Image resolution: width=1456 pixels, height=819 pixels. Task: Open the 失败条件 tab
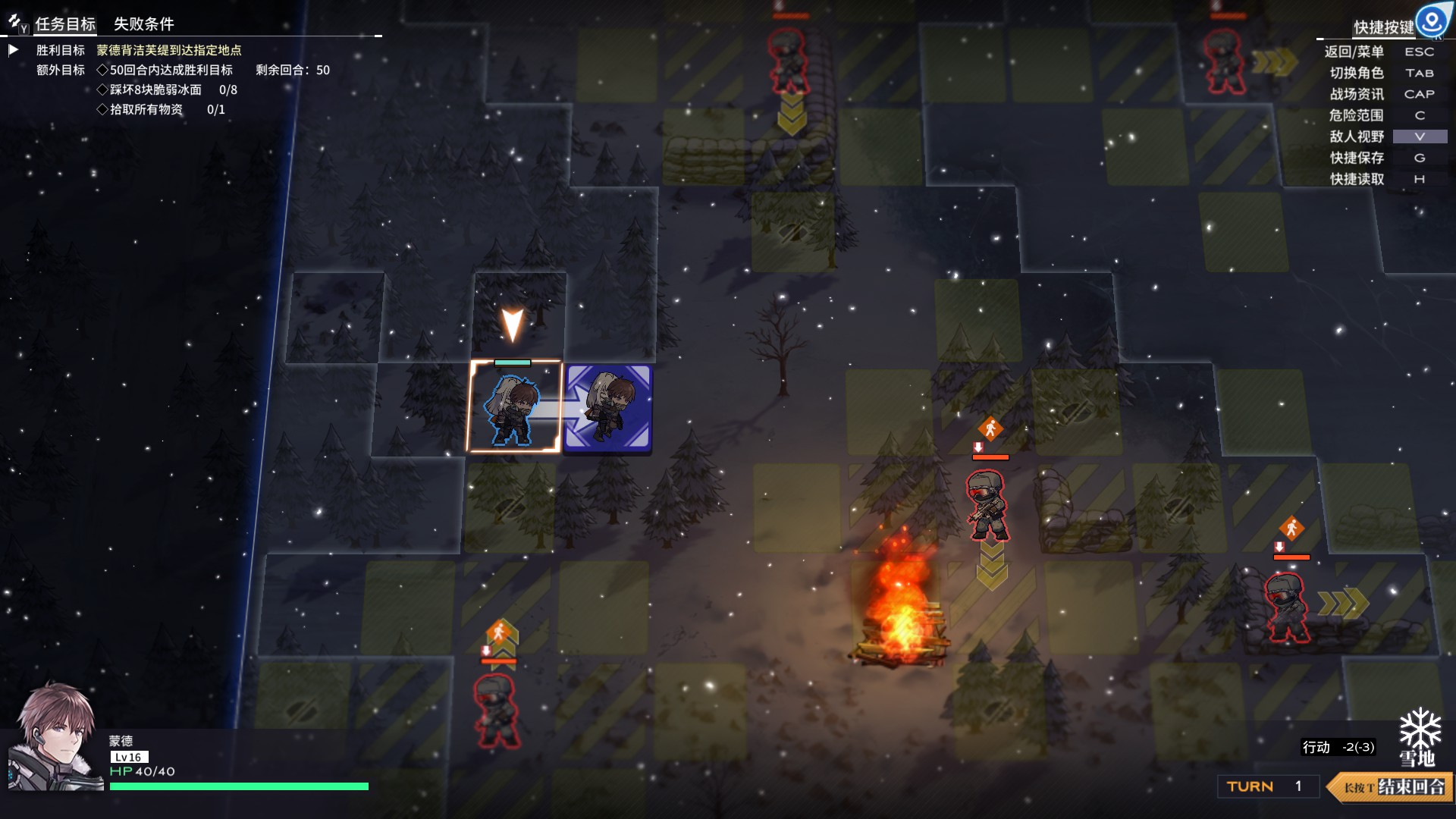(143, 24)
